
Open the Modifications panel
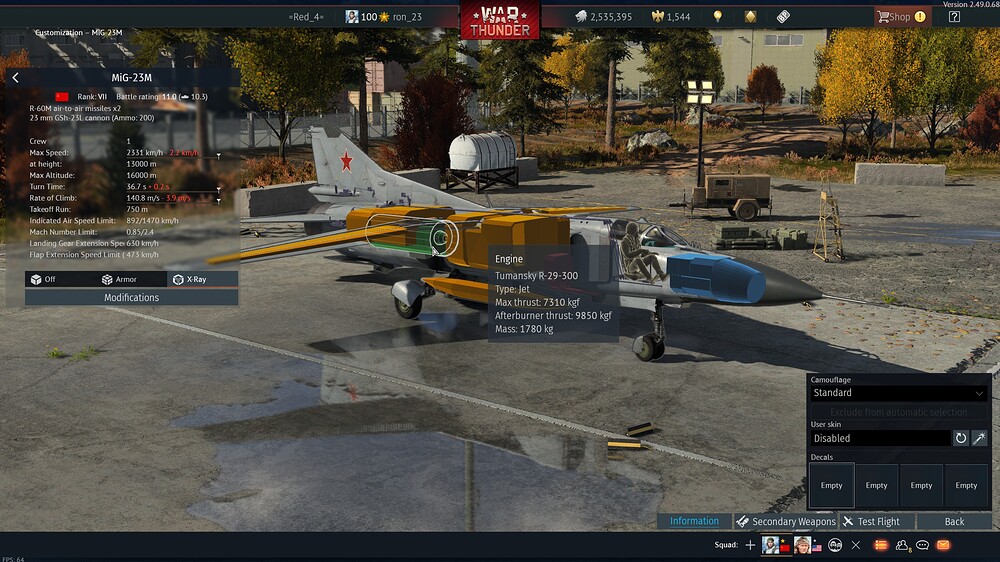[131, 297]
